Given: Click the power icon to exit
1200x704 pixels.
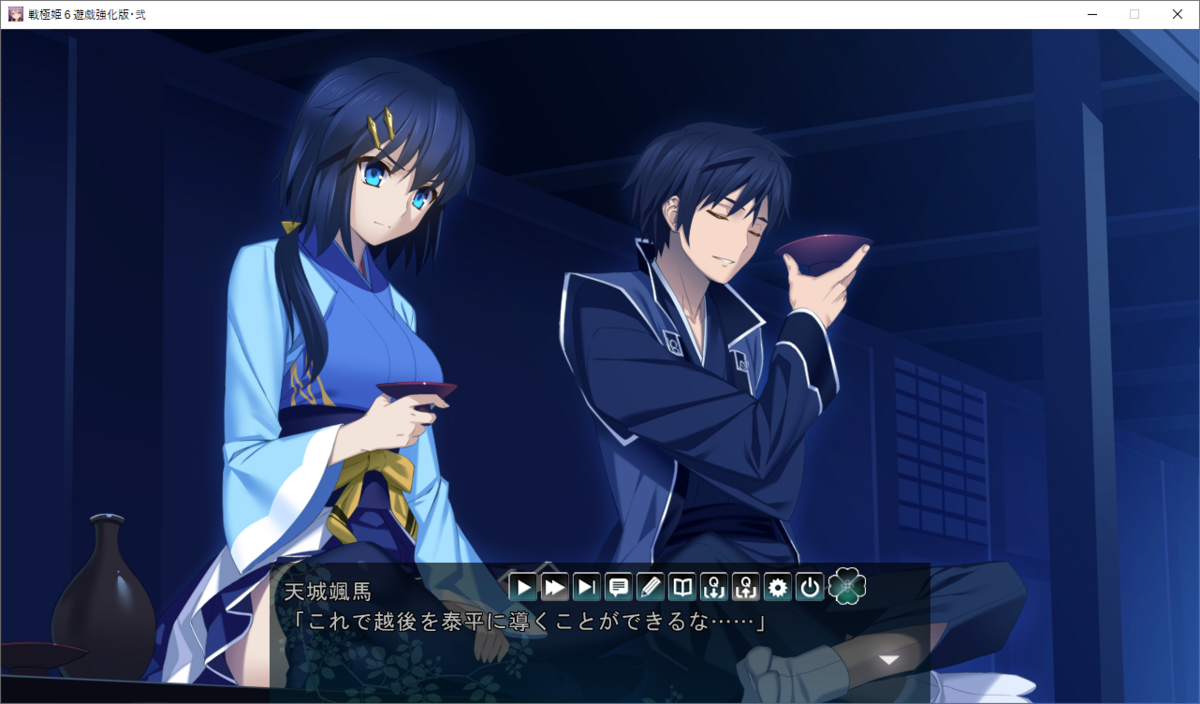Looking at the screenshot, I should pos(810,587).
